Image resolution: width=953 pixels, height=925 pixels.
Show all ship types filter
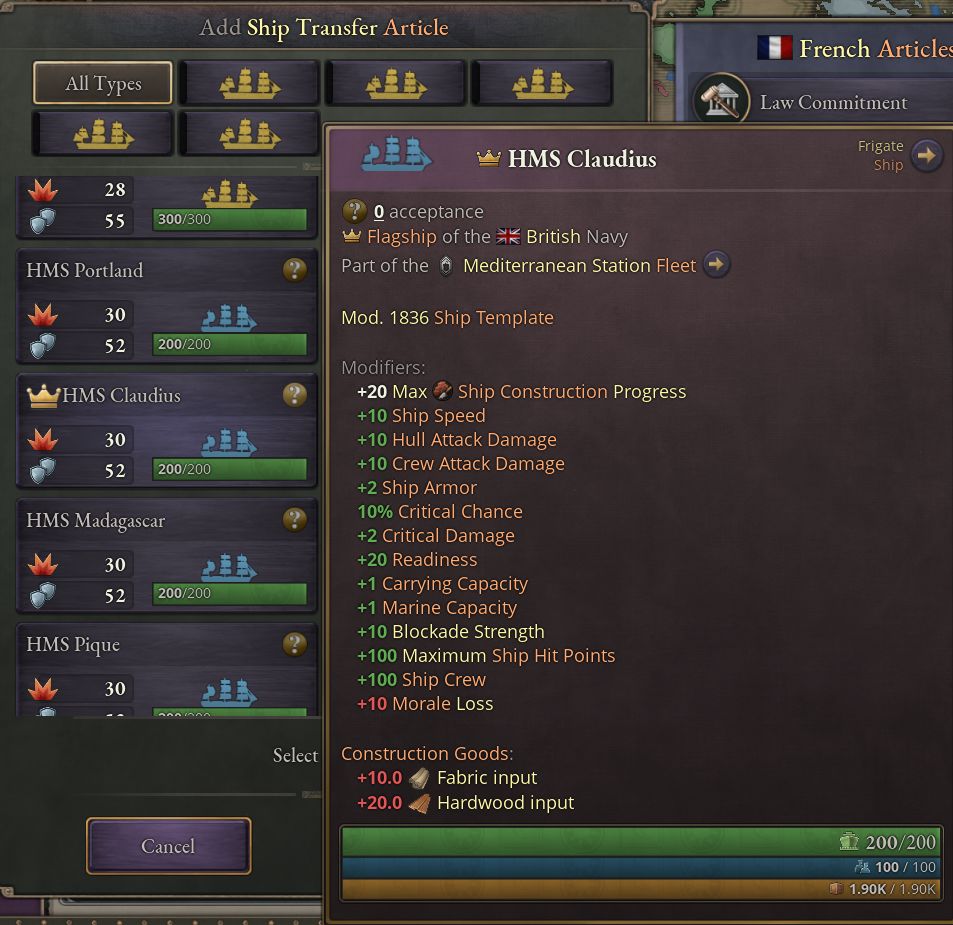(103, 84)
